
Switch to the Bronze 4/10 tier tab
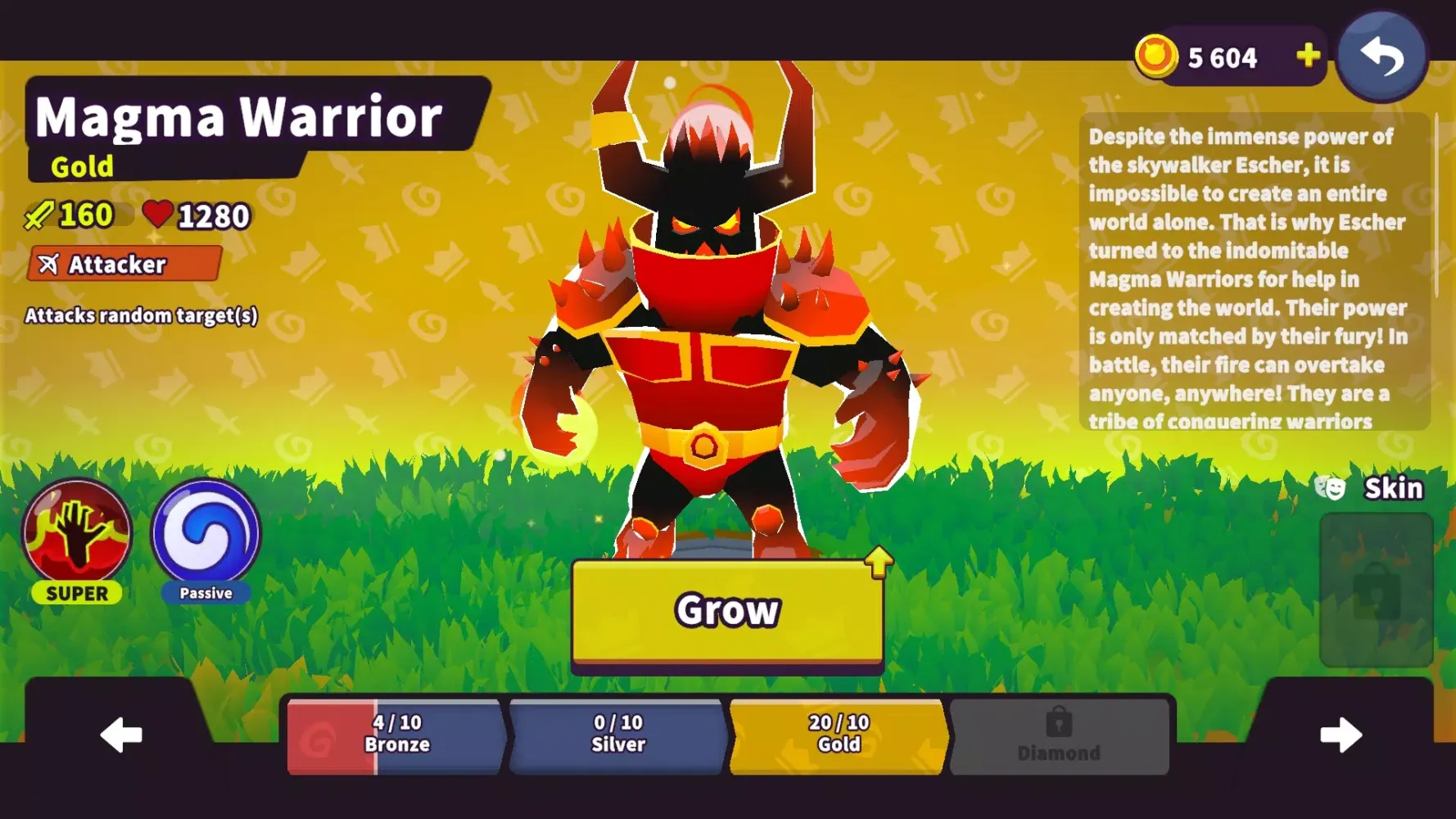(x=399, y=734)
